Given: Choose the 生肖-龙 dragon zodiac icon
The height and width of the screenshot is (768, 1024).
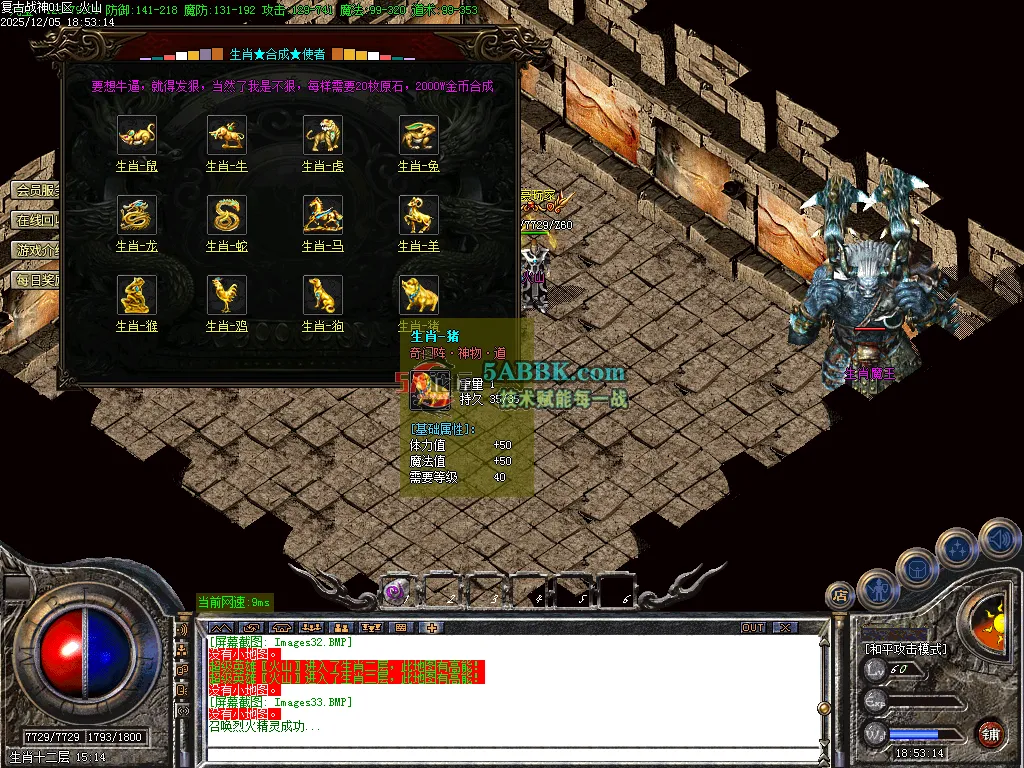Looking at the screenshot, I should pos(137,215).
